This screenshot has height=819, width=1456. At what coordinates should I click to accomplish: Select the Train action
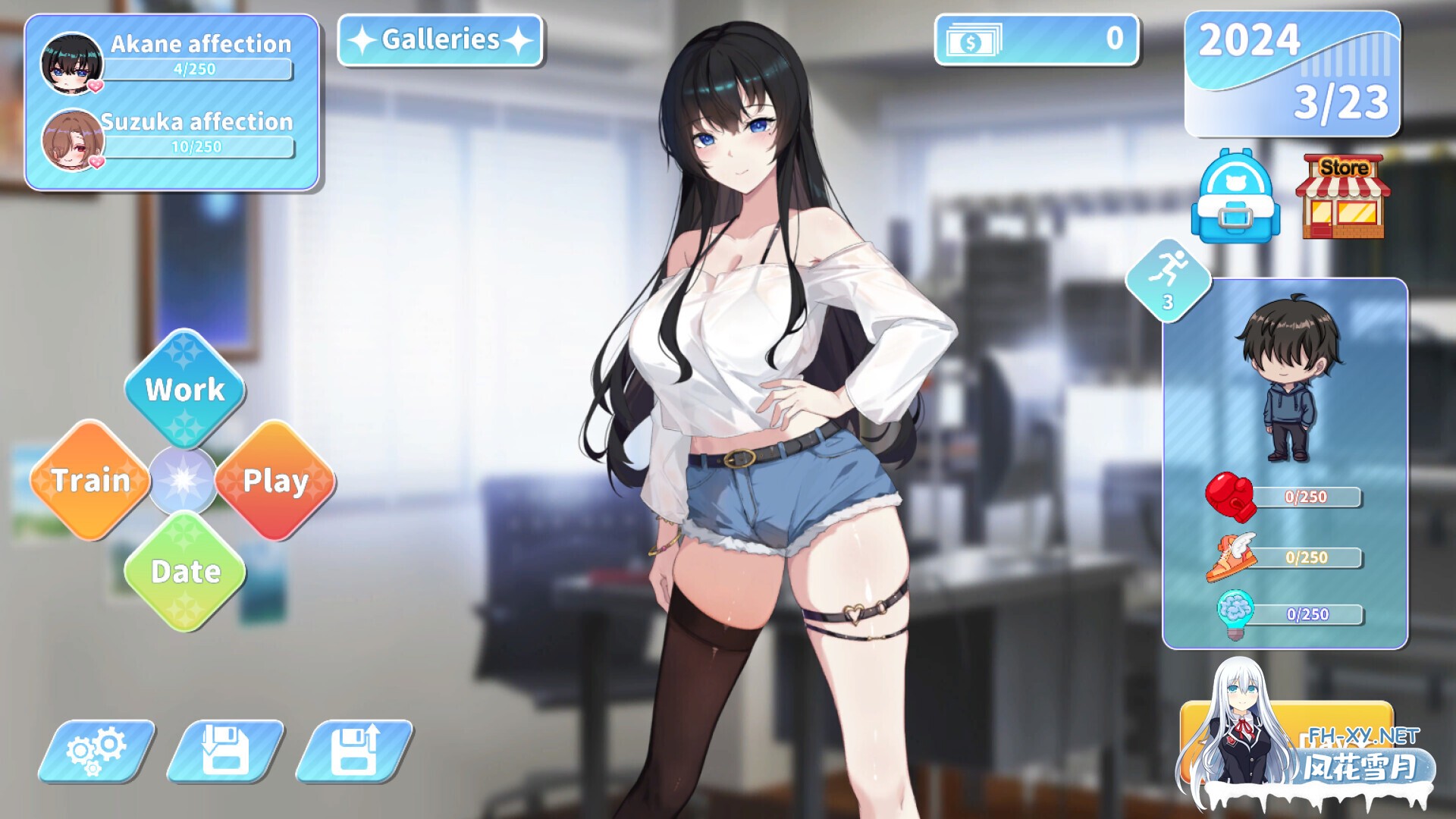(x=91, y=480)
